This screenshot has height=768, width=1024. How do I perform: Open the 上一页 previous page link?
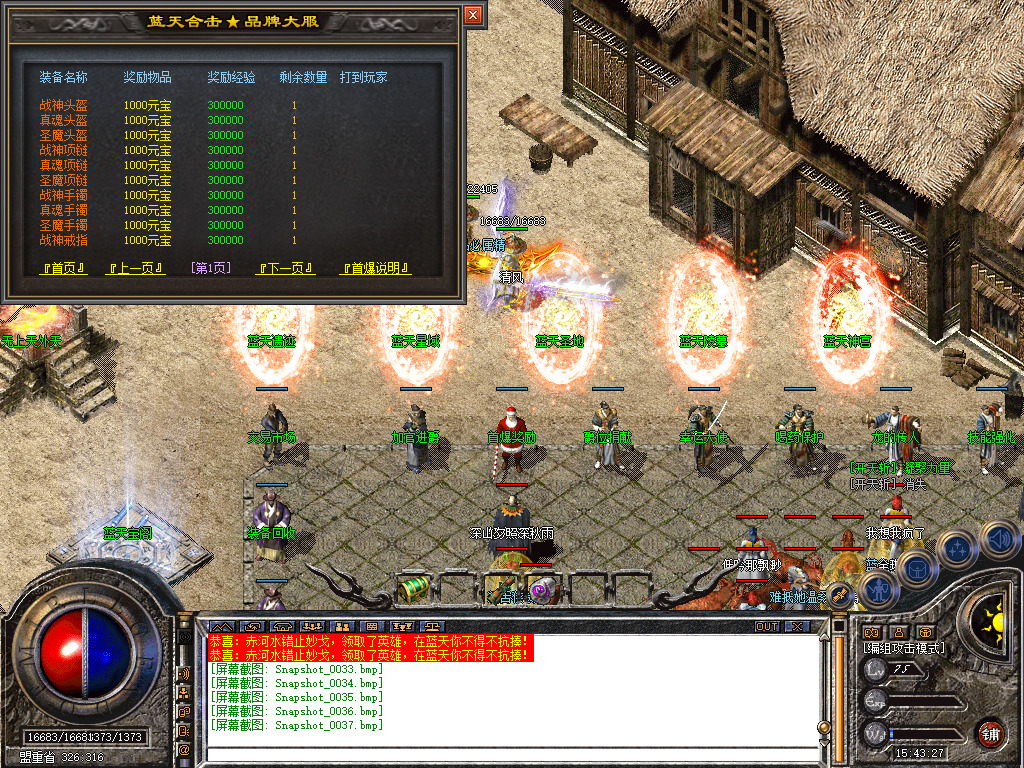136,268
